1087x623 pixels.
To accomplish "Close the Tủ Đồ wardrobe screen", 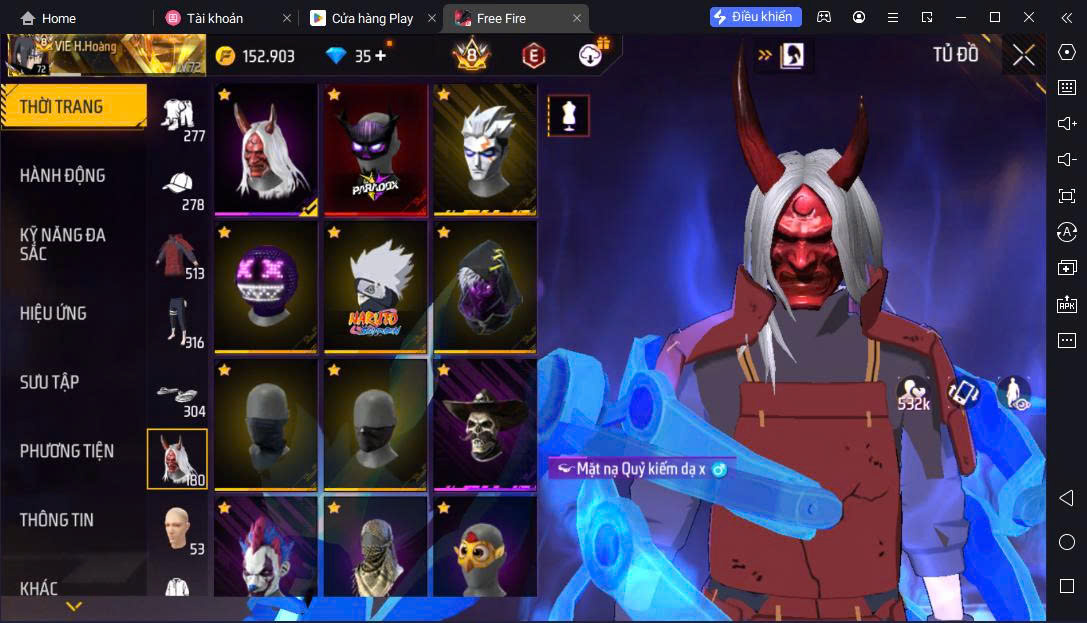I will coord(1023,55).
